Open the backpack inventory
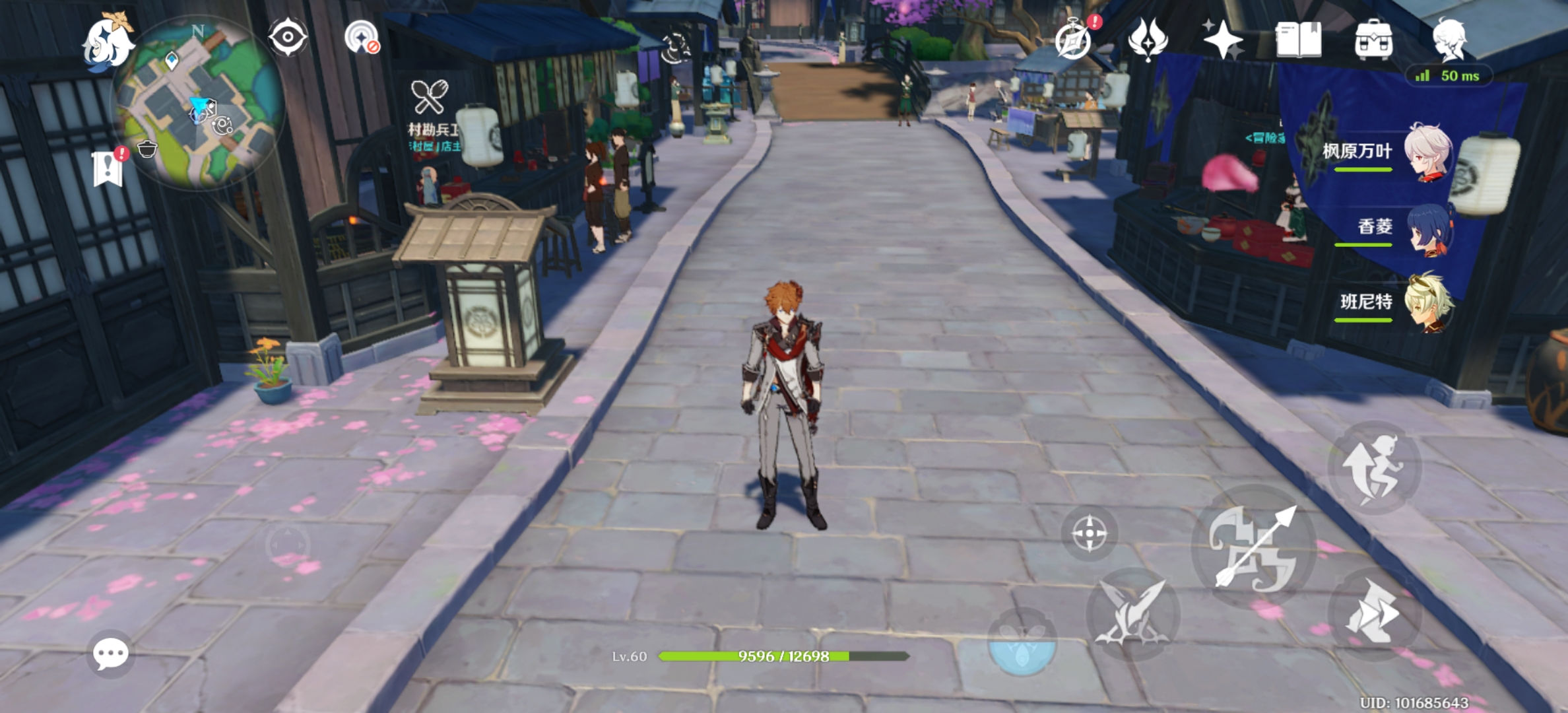1568x713 pixels. click(1374, 40)
